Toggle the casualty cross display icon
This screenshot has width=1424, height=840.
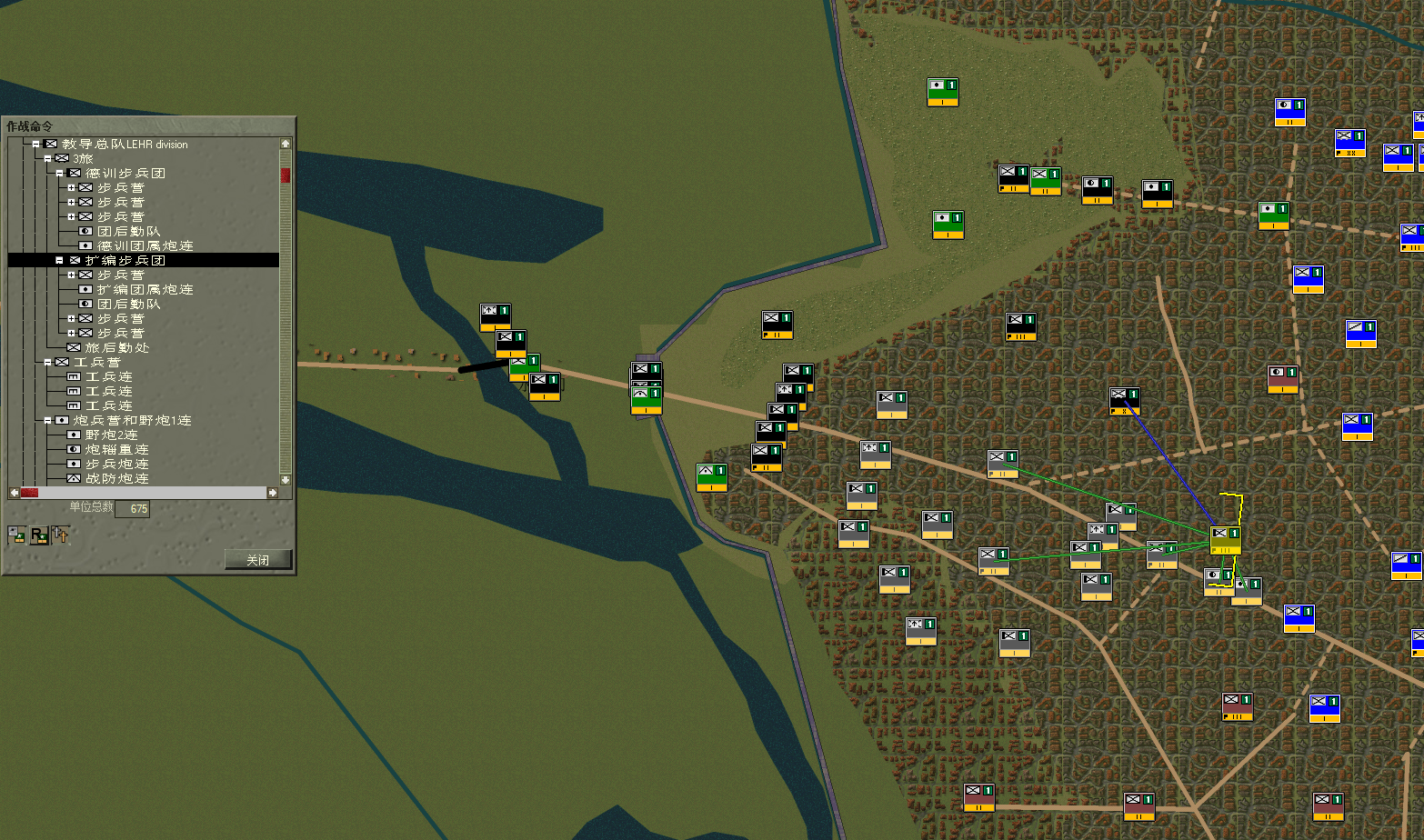coord(60,535)
